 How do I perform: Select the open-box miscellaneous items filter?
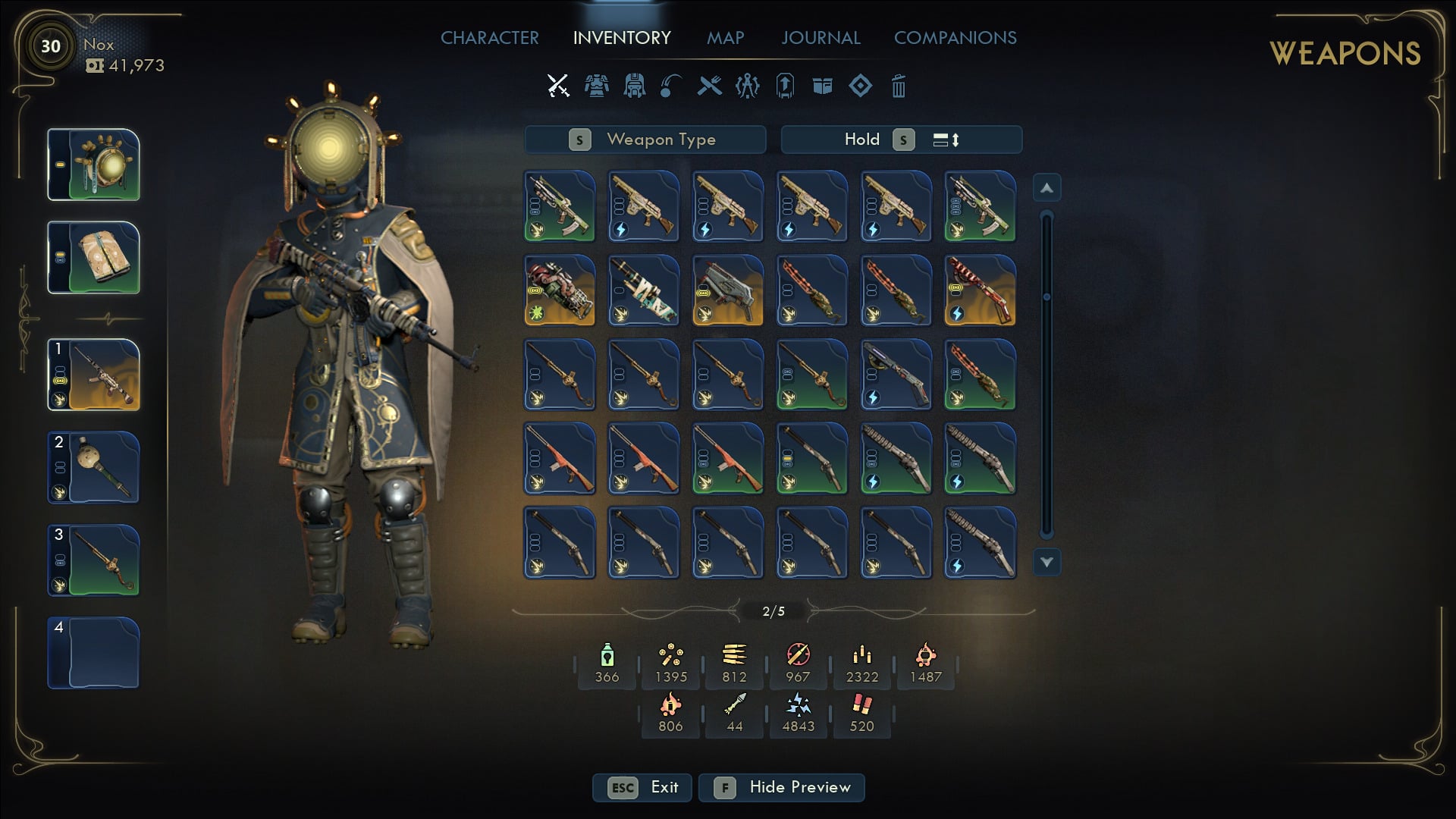[x=823, y=86]
